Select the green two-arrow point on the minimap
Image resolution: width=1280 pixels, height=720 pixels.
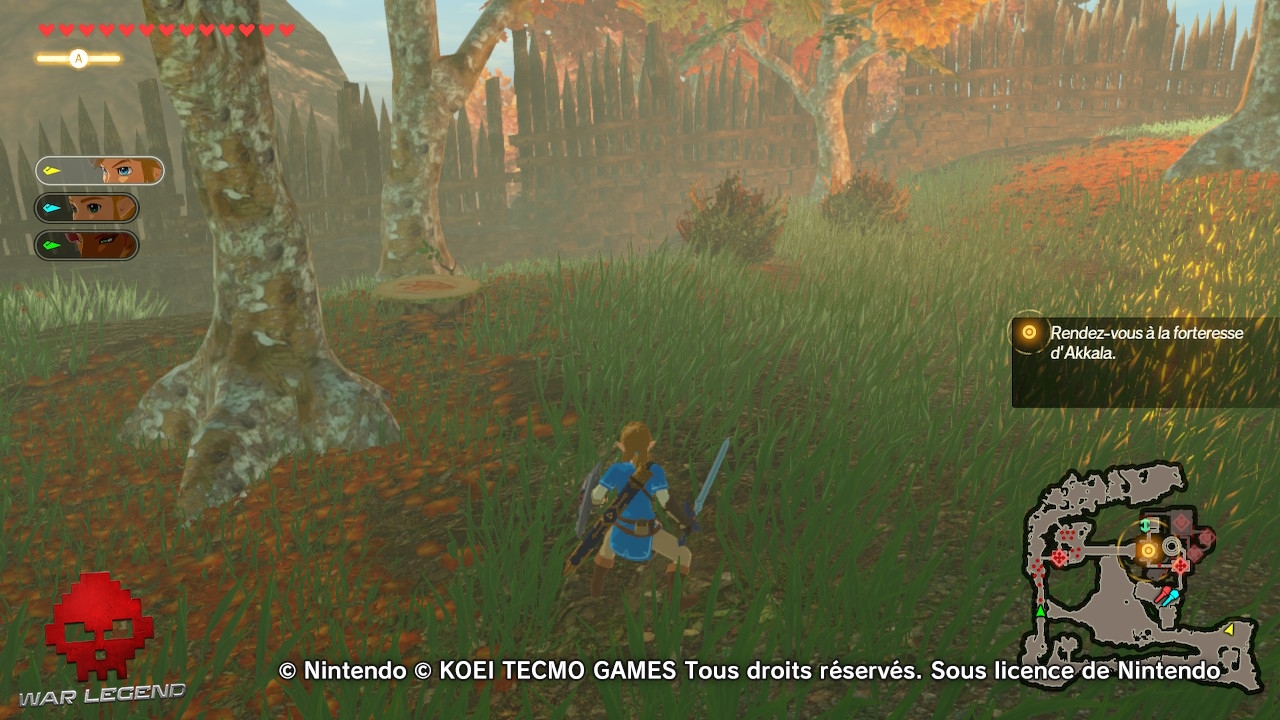(x=1145, y=524)
